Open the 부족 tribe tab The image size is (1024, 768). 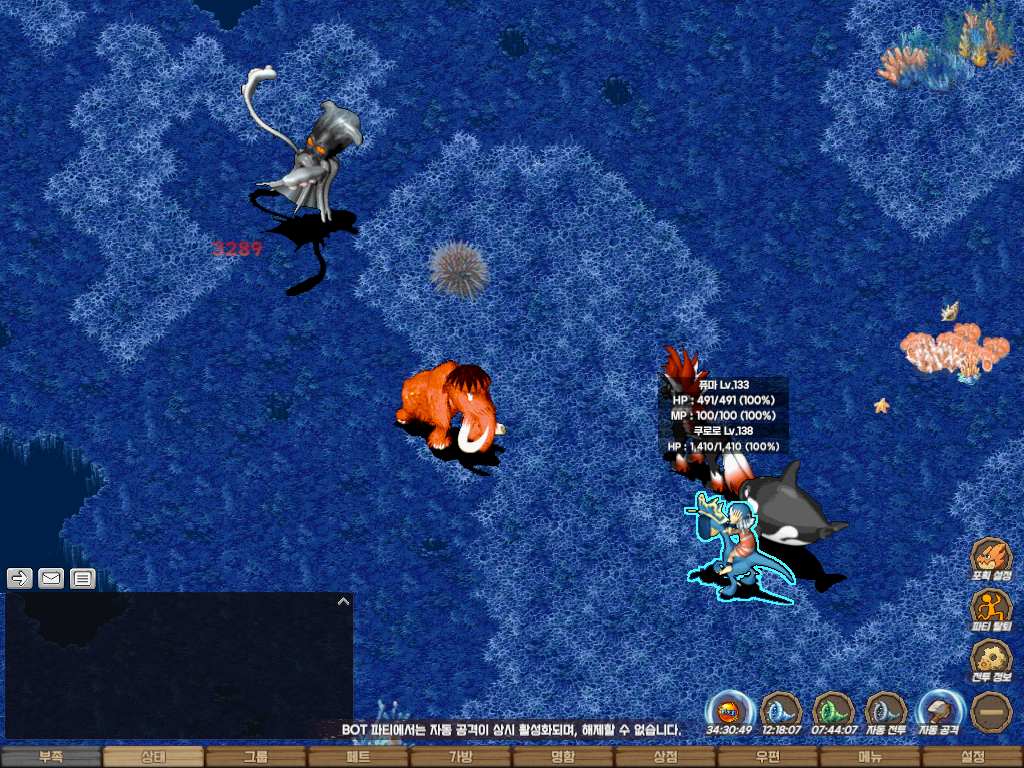(x=51, y=757)
